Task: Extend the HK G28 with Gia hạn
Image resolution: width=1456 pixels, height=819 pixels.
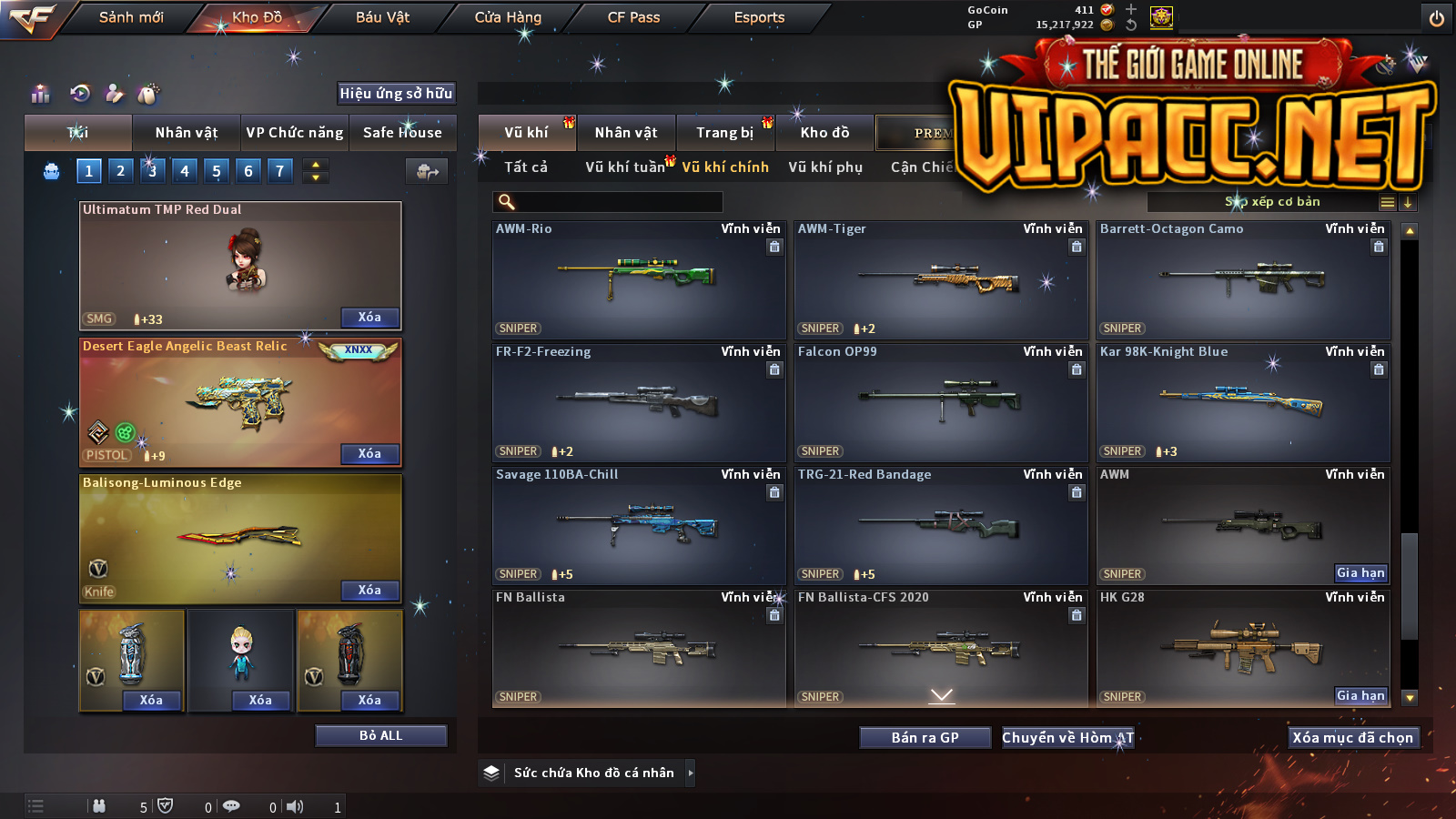Action: pyautogui.click(x=1360, y=695)
